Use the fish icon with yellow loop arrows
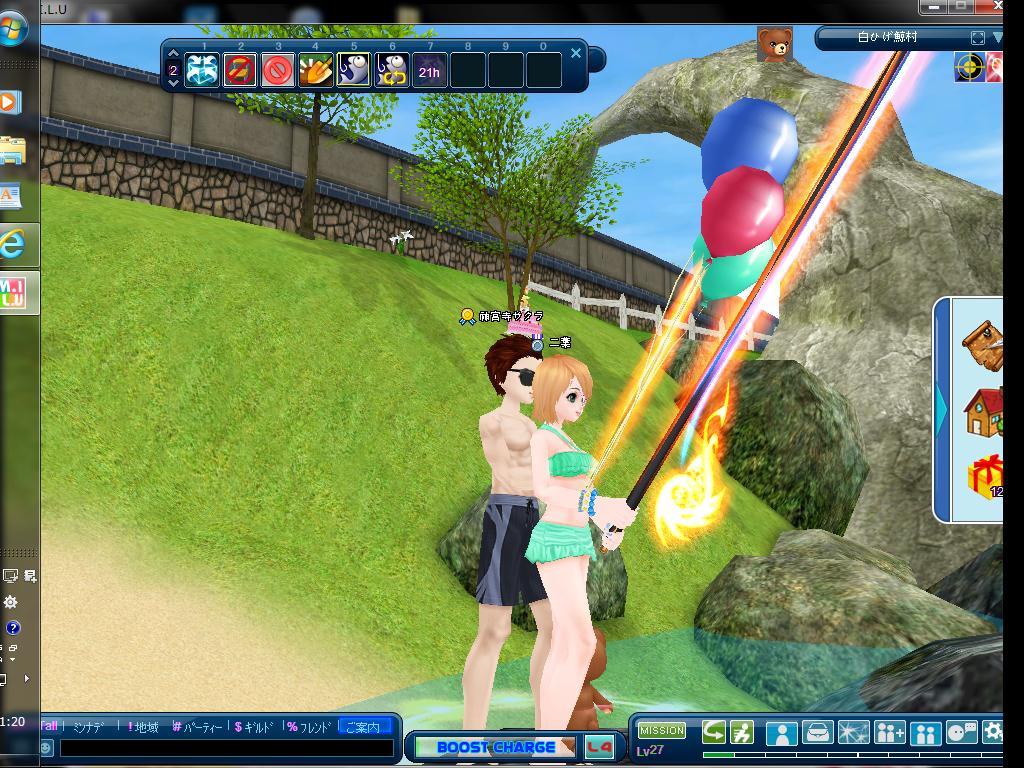 pyautogui.click(x=392, y=71)
